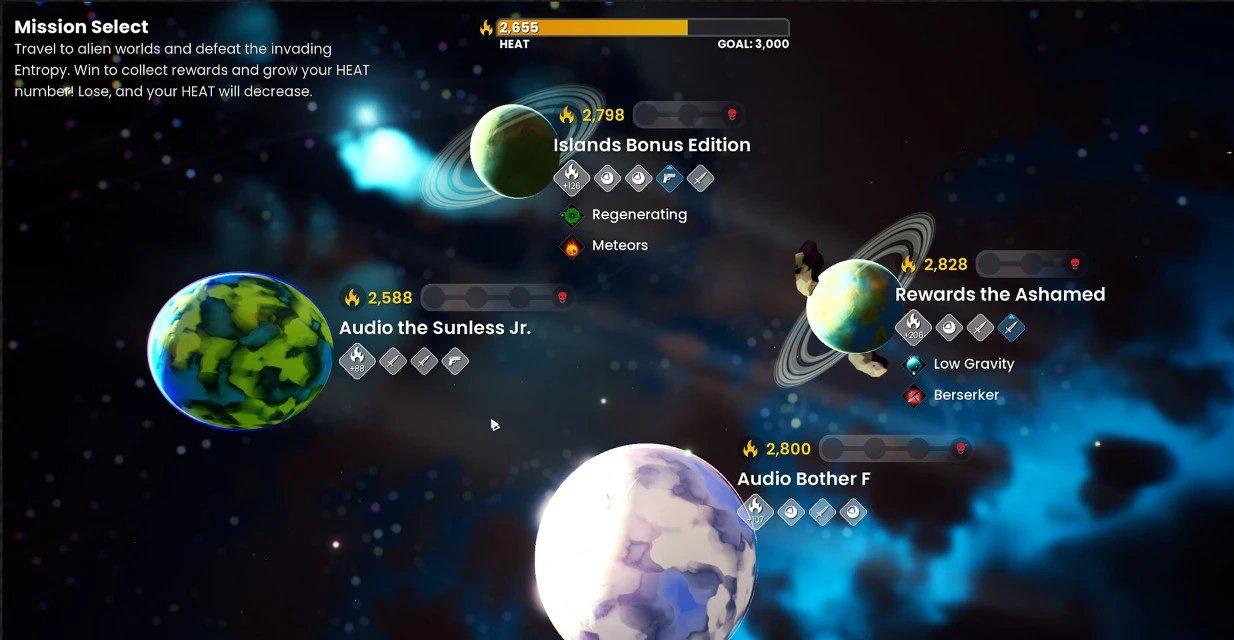Screen dimensions: 1234x640
Task: Click the Regenerating modifier icon
Action: pos(572,215)
